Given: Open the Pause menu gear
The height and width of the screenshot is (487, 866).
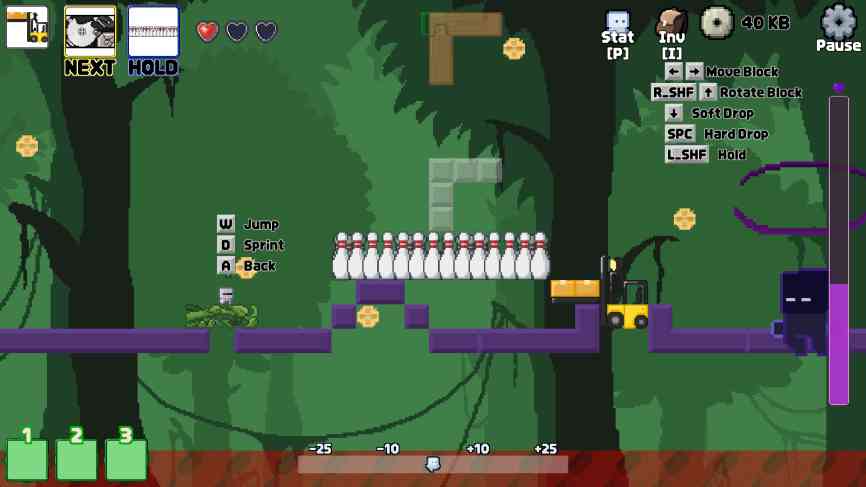Looking at the screenshot, I should point(838,22).
